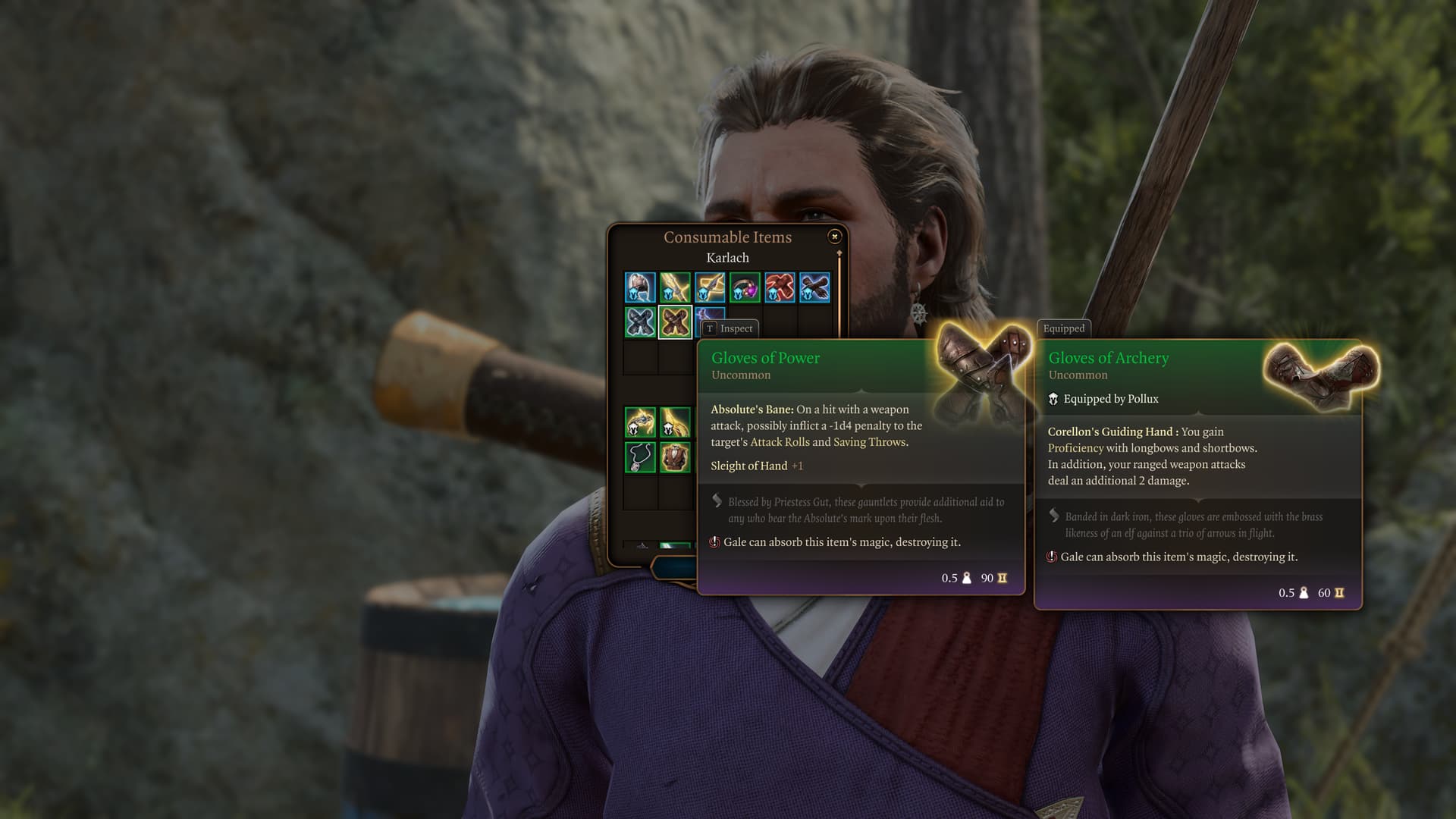Click the highlighted Gloves of Power slot
1456x819 pixels.
pyautogui.click(x=675, y=322)
